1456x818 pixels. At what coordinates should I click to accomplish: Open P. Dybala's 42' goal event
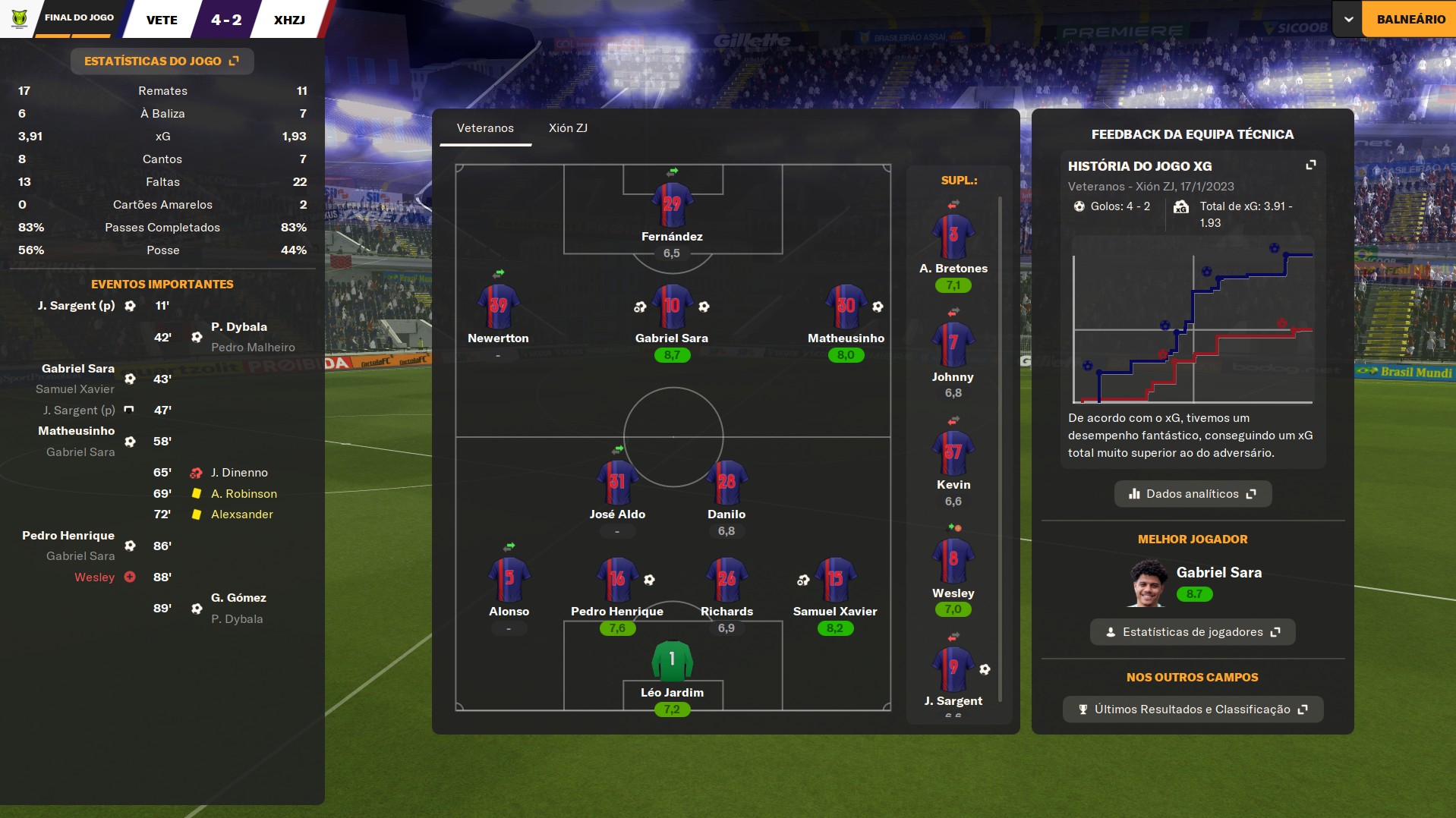coord(238,327)
